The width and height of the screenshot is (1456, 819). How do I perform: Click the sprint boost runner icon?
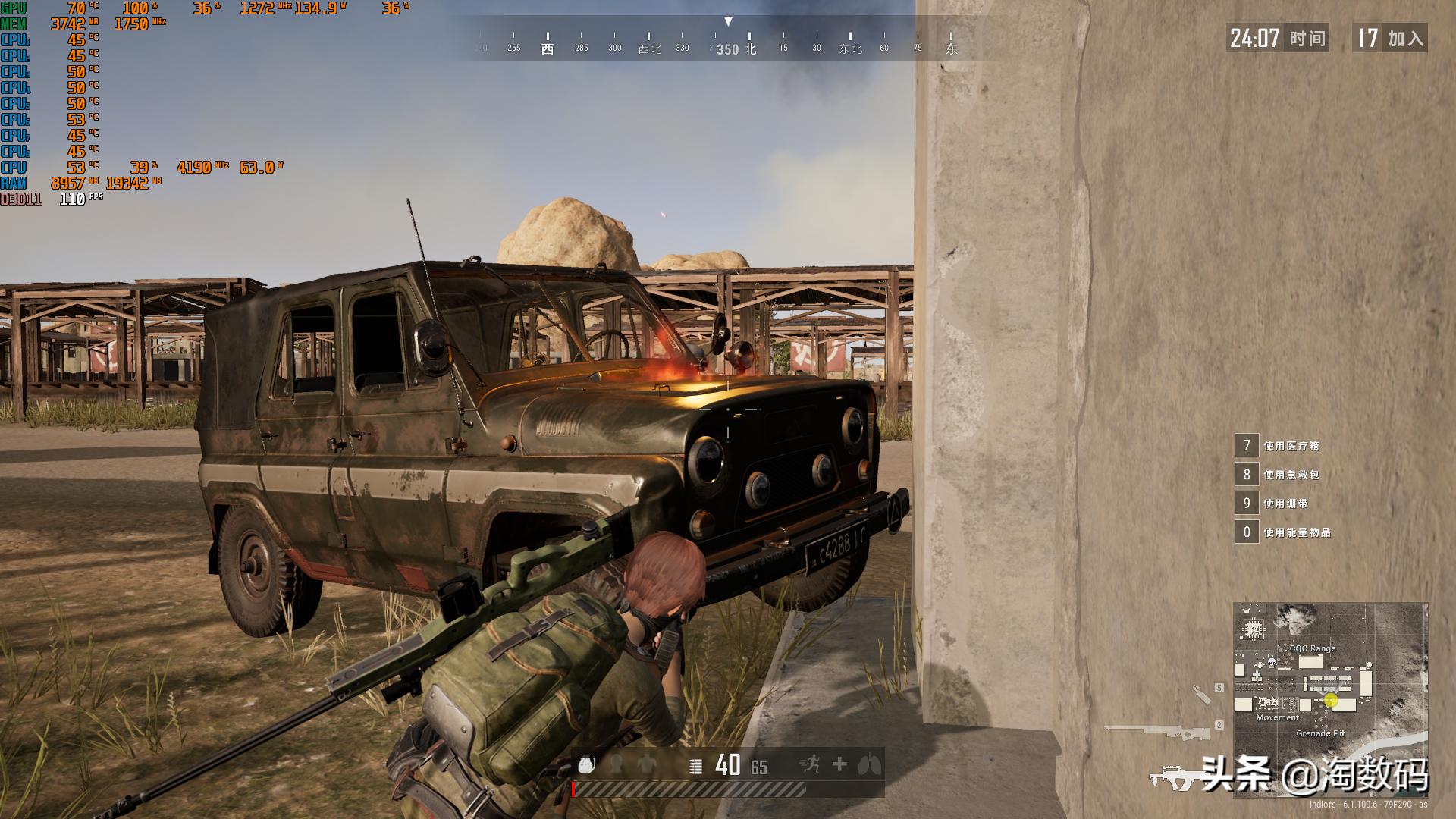810,764
